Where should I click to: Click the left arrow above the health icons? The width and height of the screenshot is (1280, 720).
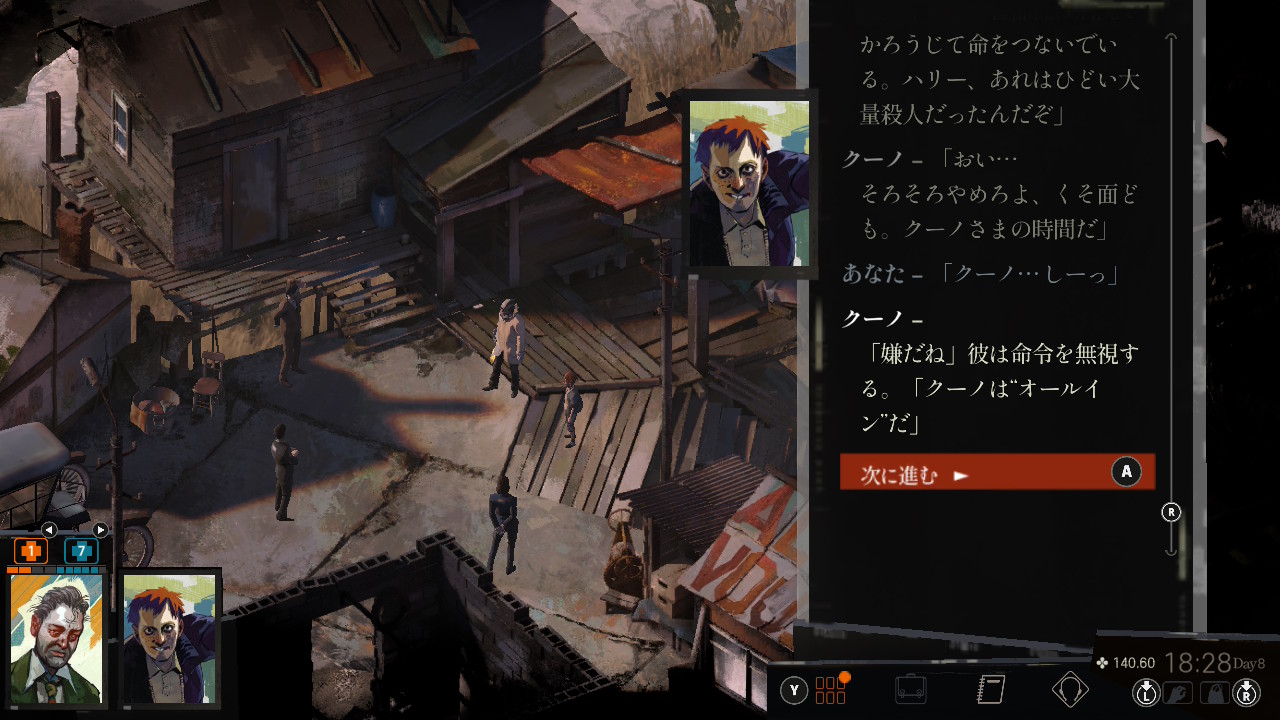48,530
